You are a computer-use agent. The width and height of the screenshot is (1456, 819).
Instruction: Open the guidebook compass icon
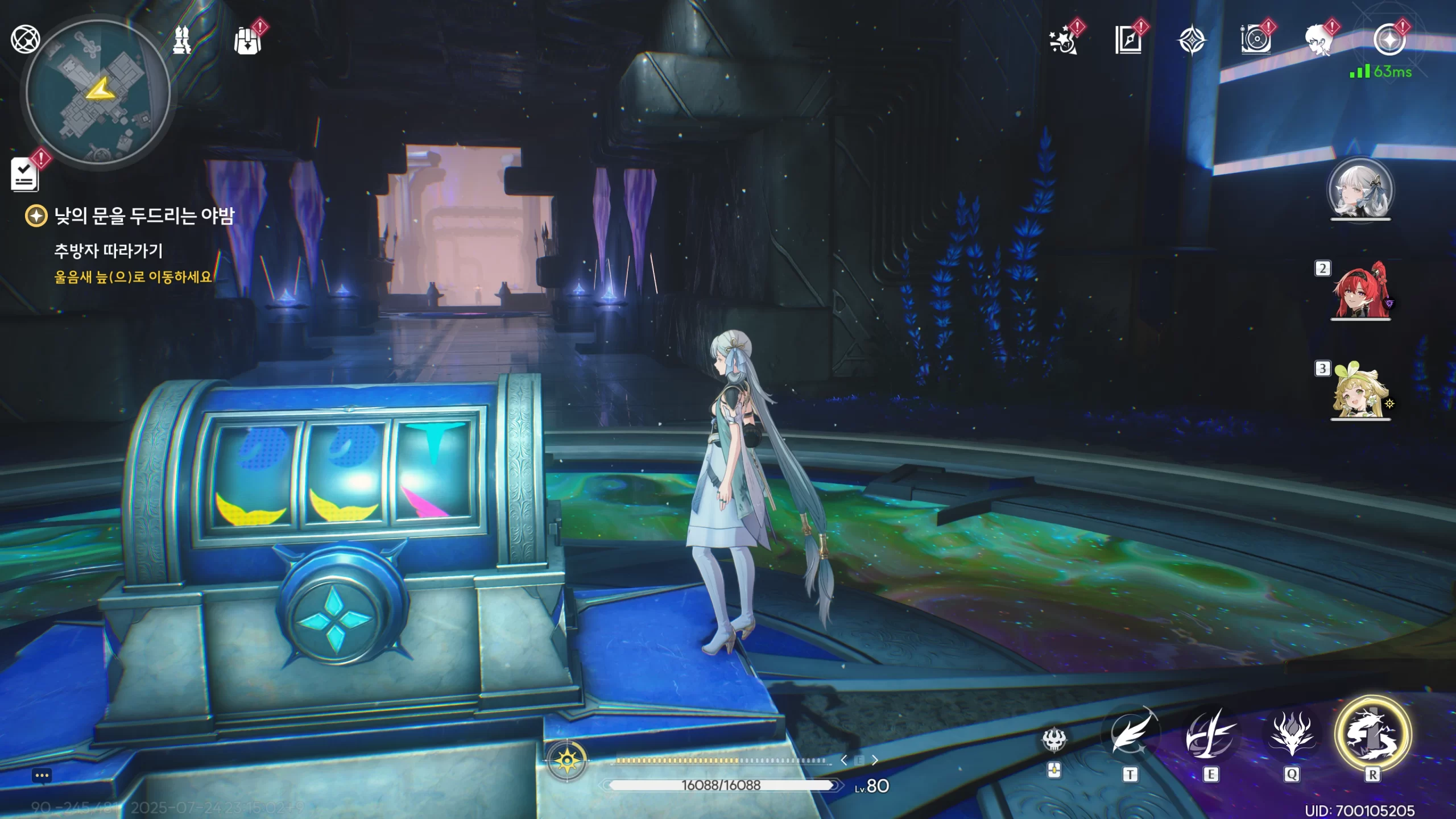[1128, 41]
